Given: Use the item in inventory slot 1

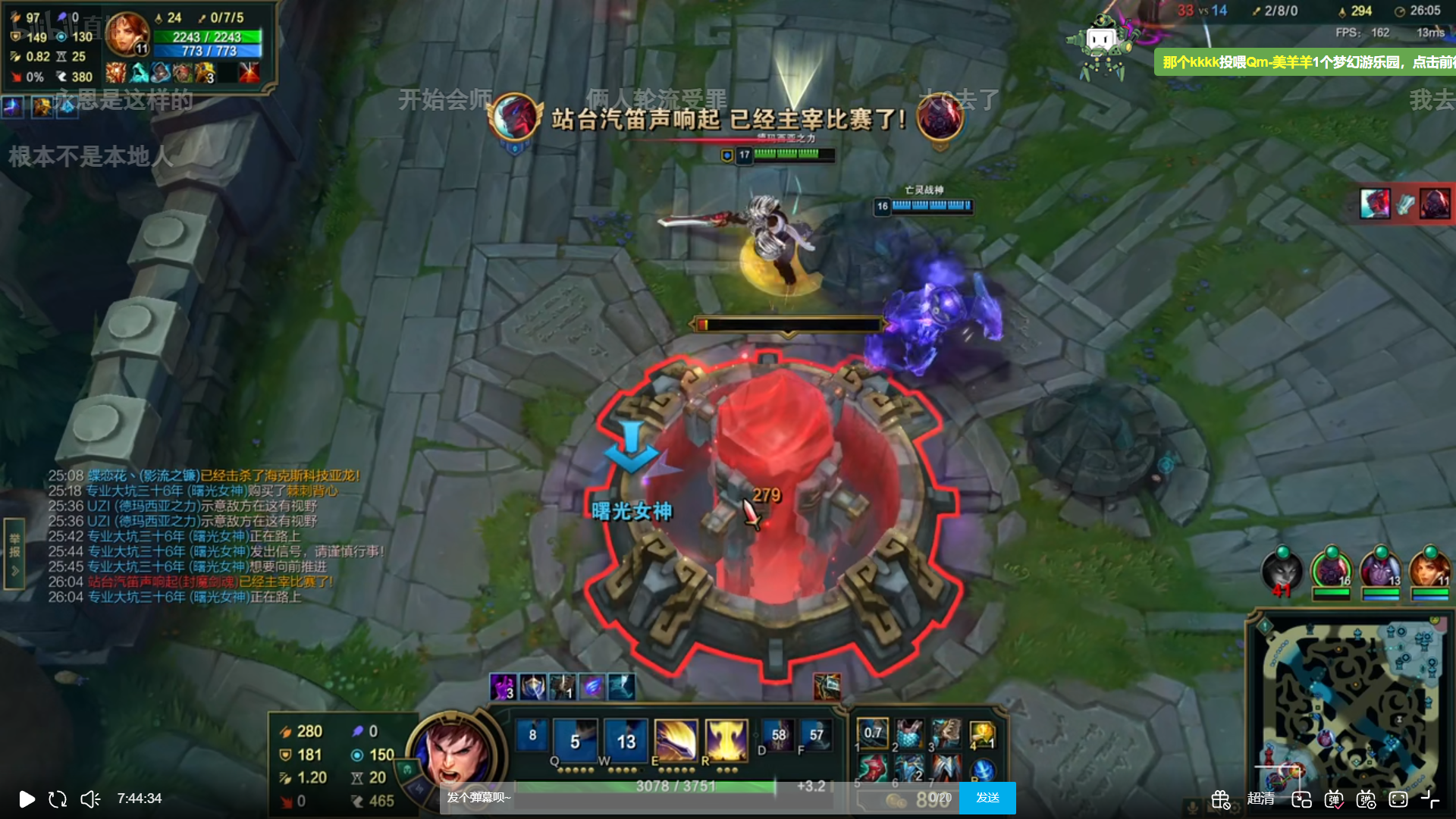Looking at the screenshot, I should tap(873, 733).
